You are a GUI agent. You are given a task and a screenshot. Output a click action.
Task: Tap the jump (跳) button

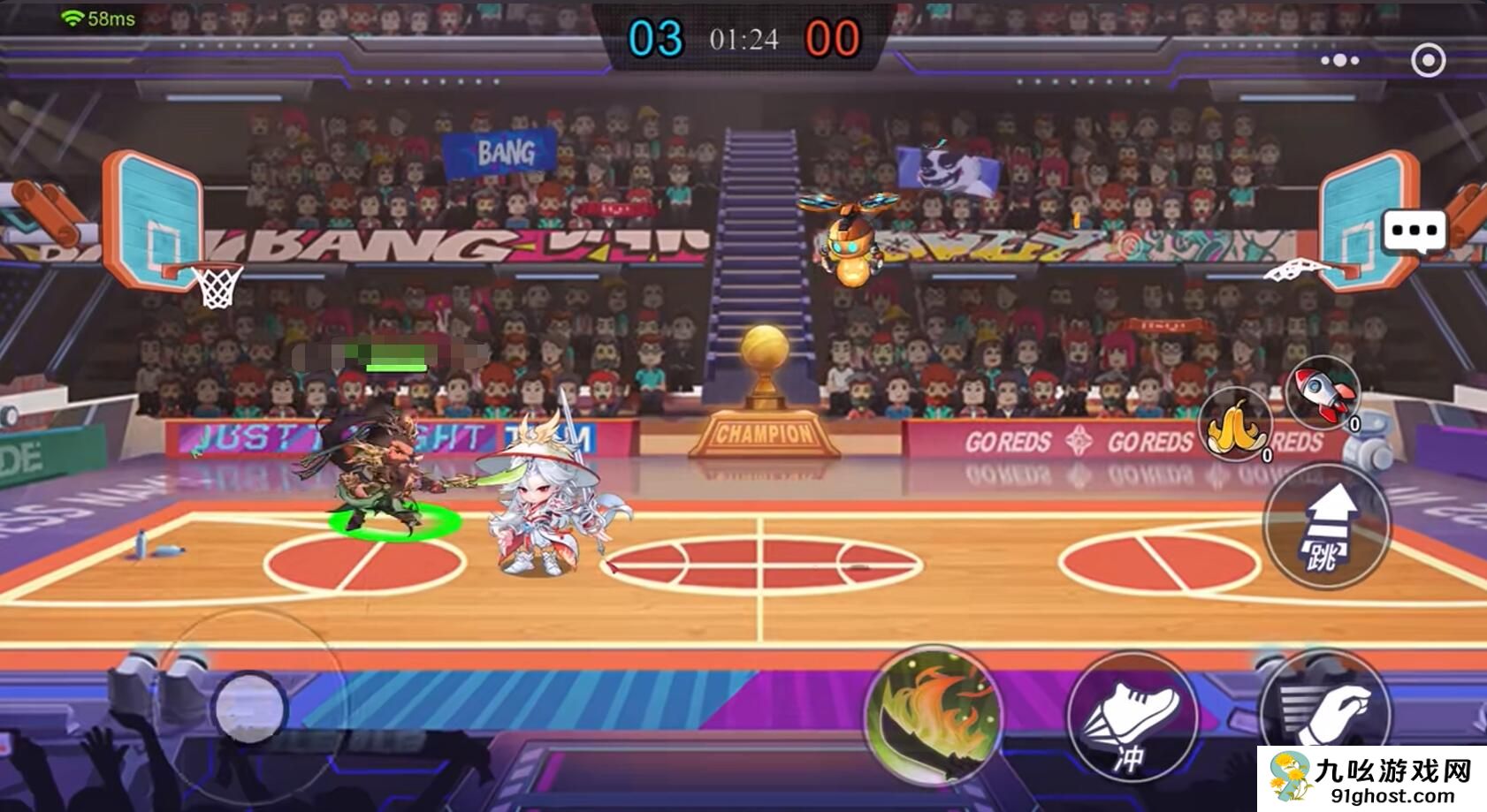click(x=1326, y=525)
